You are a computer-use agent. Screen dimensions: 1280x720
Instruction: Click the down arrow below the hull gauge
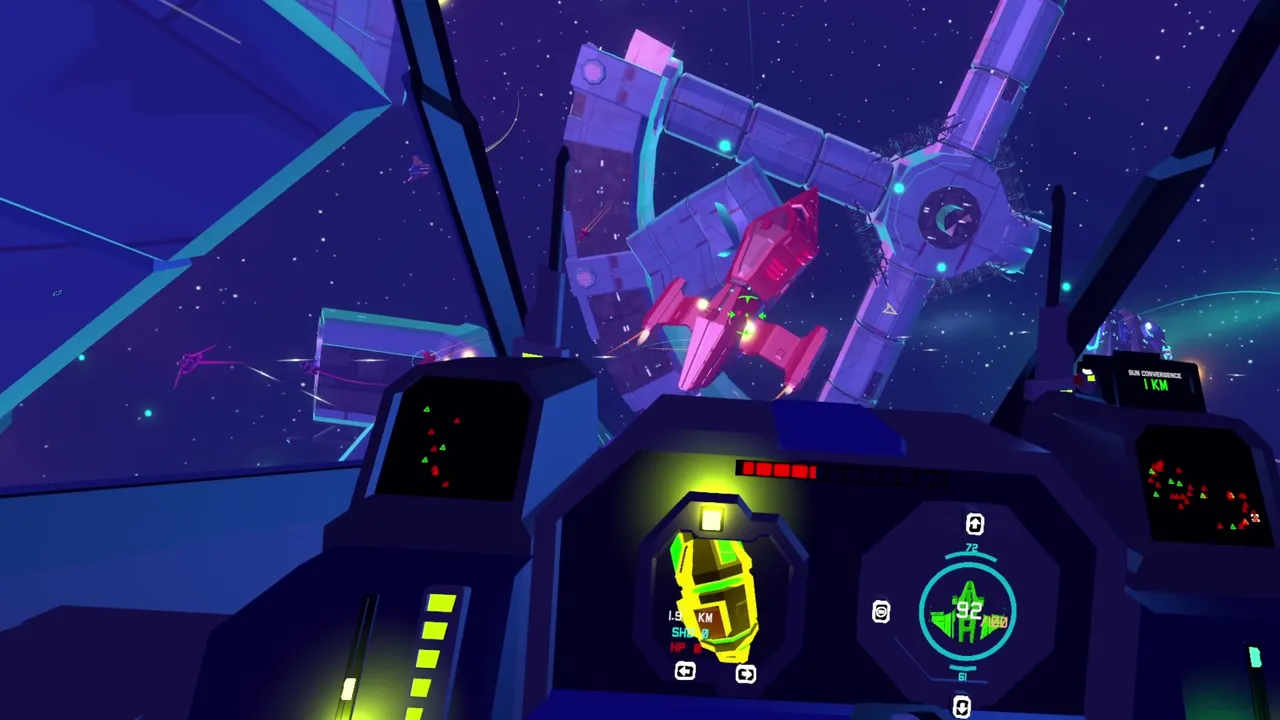961,706
